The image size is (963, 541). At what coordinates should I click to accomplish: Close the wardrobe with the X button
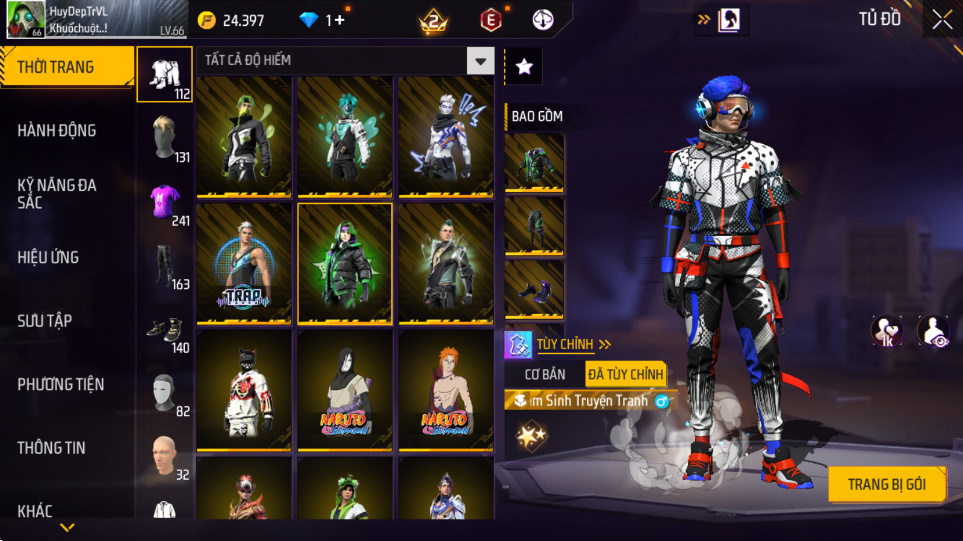click(941, 20)
